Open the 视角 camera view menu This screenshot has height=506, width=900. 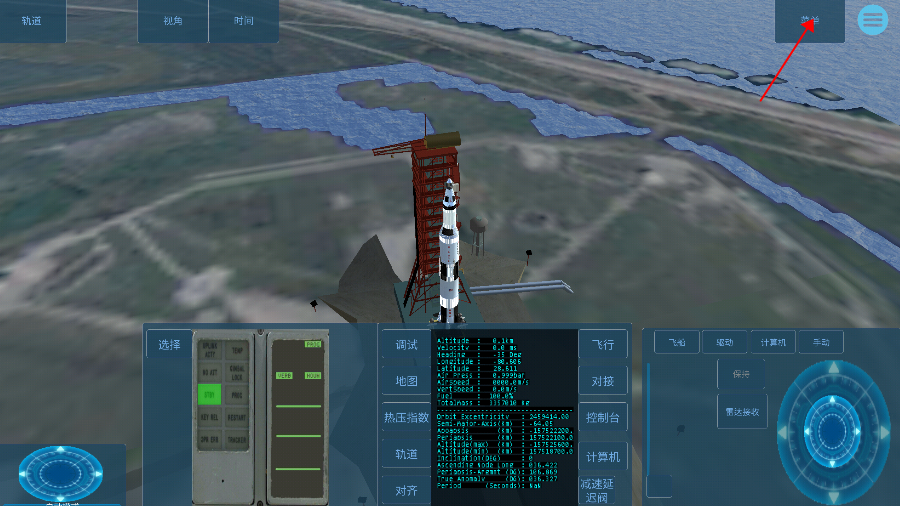click(x=173, y=21)
